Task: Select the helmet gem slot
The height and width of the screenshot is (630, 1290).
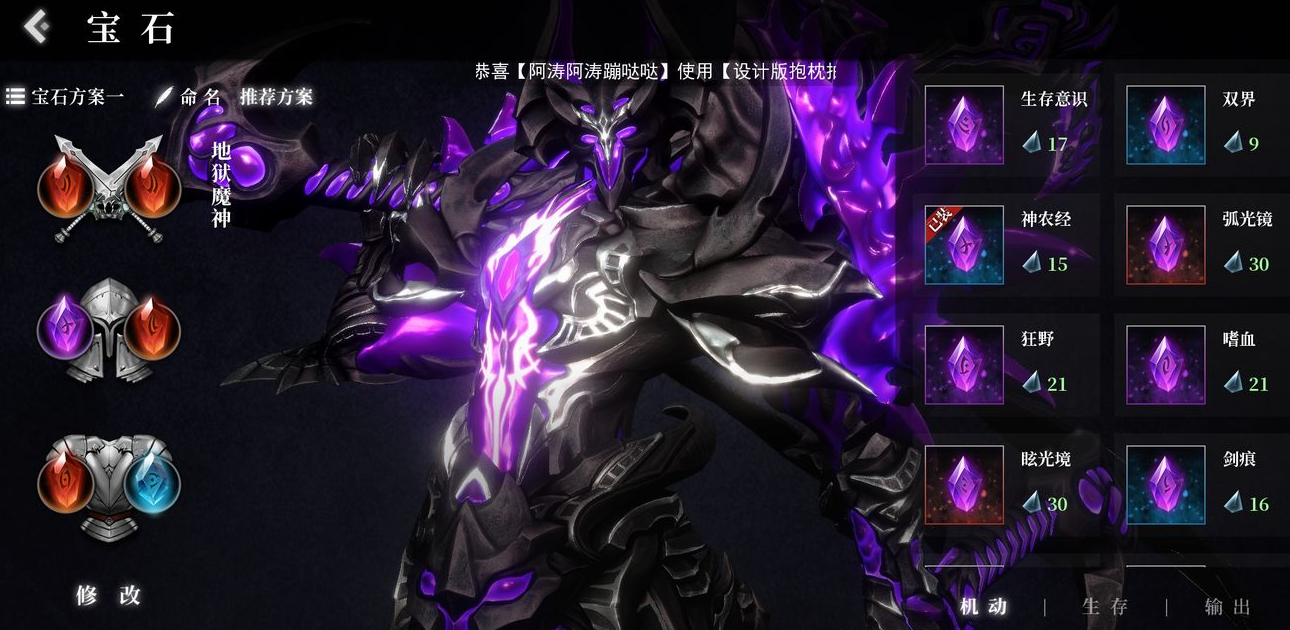Action: [x=109, y=330]
